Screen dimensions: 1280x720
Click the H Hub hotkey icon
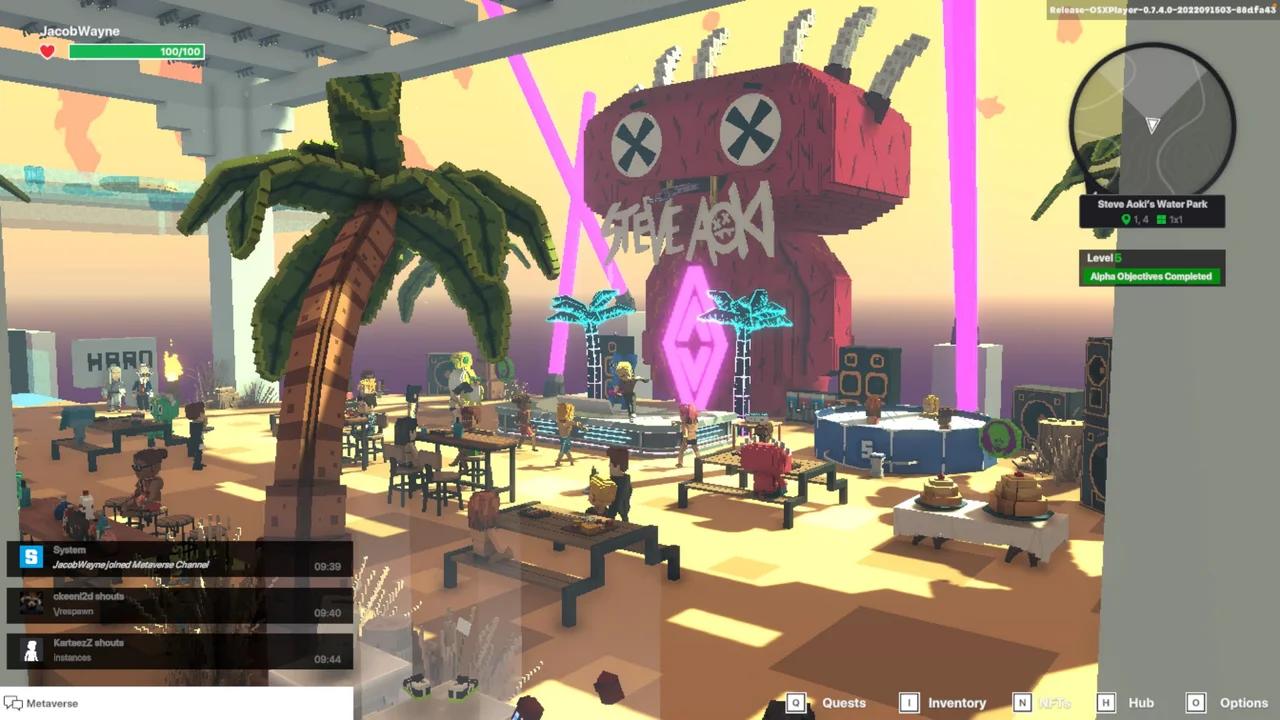[1107, 703]
